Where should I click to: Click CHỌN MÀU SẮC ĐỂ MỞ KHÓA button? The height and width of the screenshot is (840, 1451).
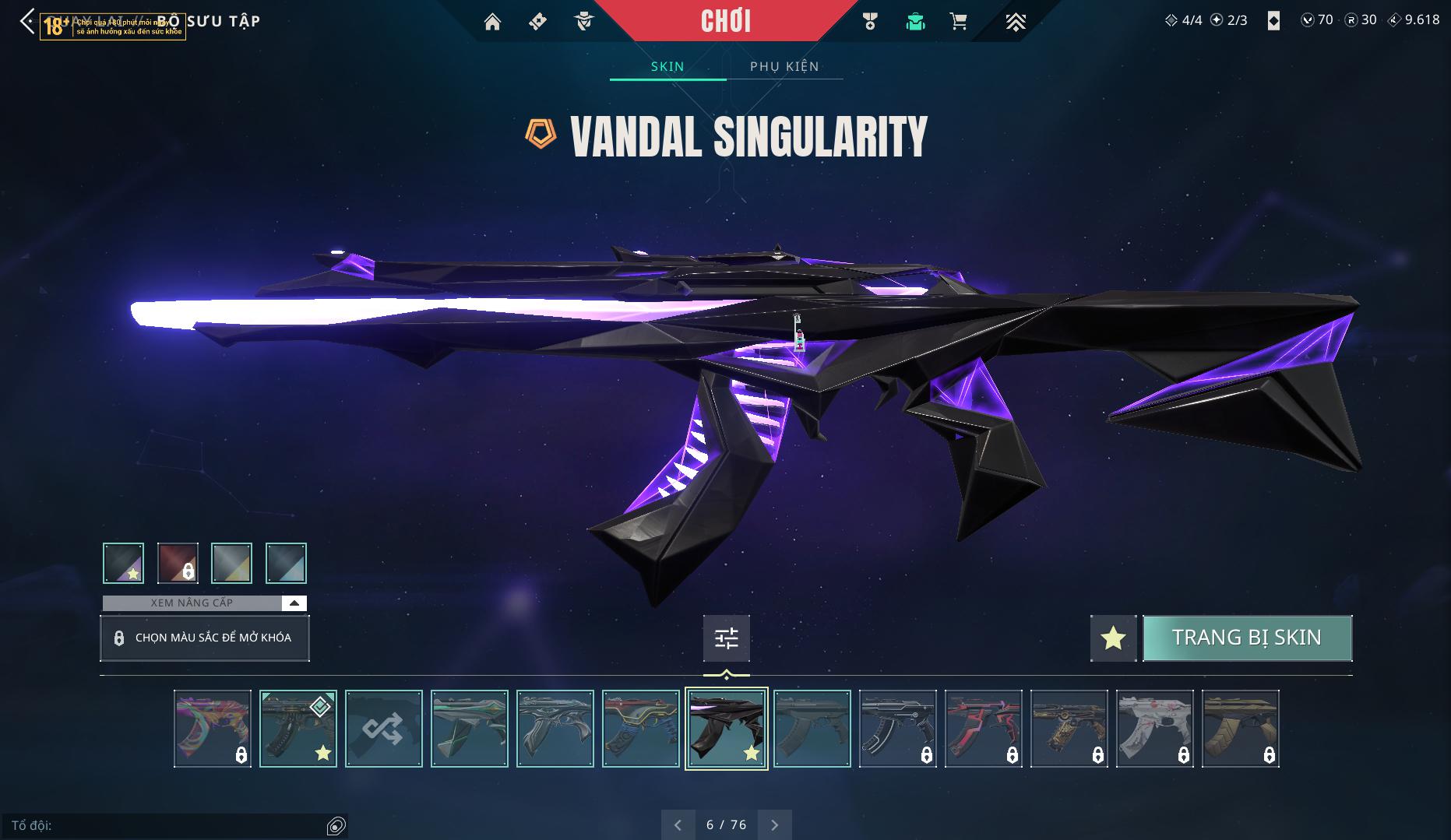pyautogui.click(x=205, y=638)
